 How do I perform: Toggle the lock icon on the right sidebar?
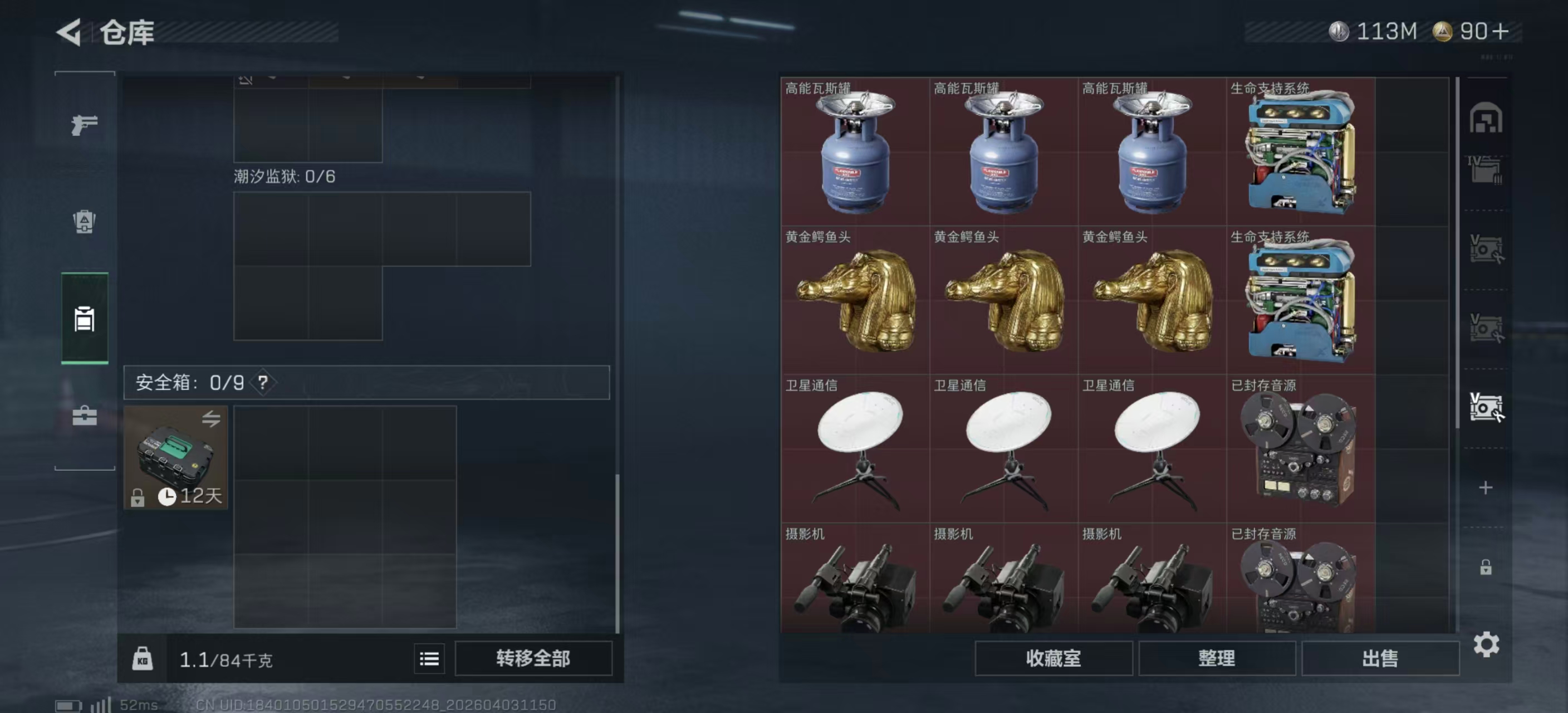[1485, 567]
